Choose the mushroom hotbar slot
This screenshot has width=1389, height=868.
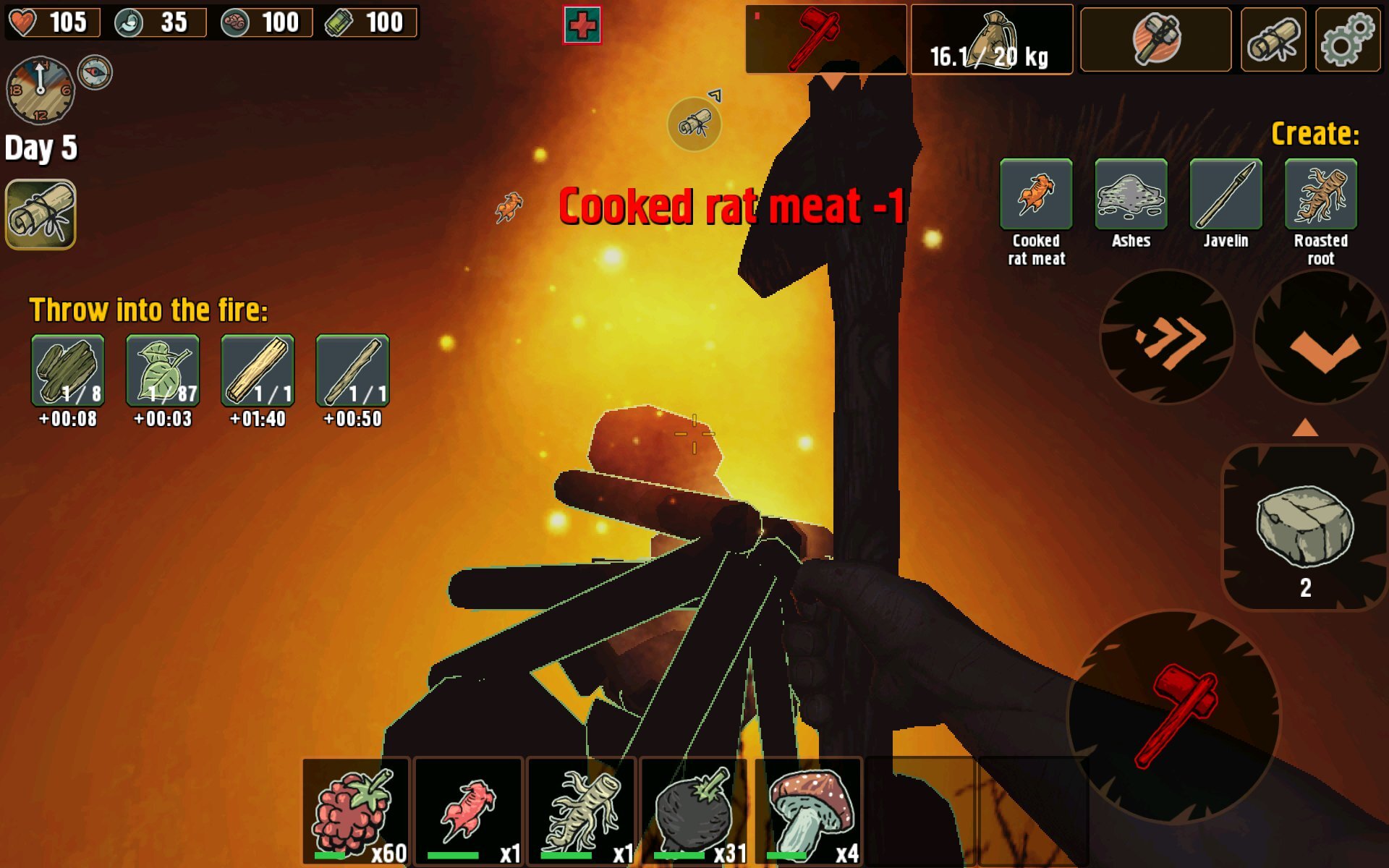click(809, 812)
